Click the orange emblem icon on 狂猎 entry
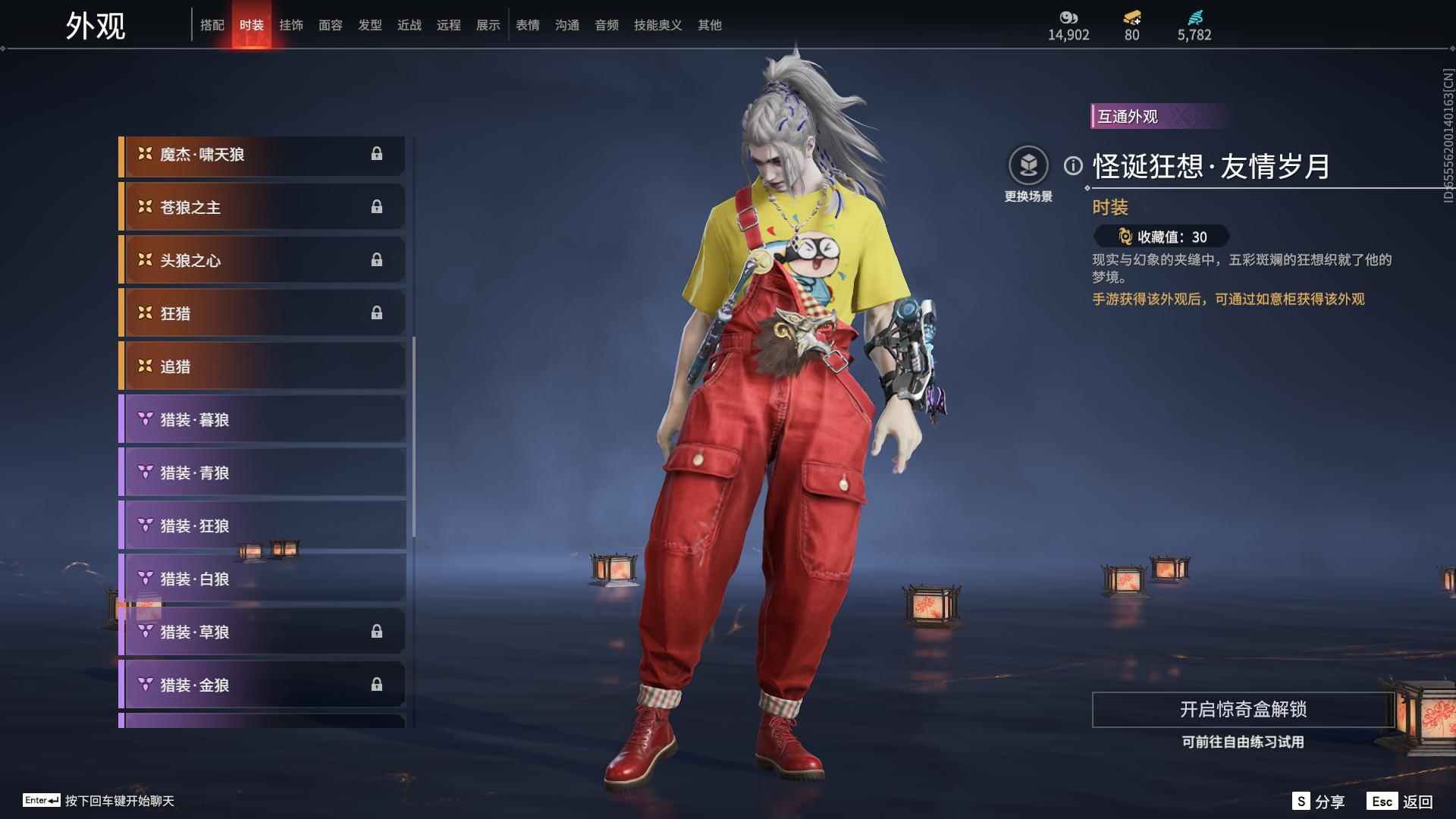The height and width of the screenshot is (819, 1456). coord(144,312)
